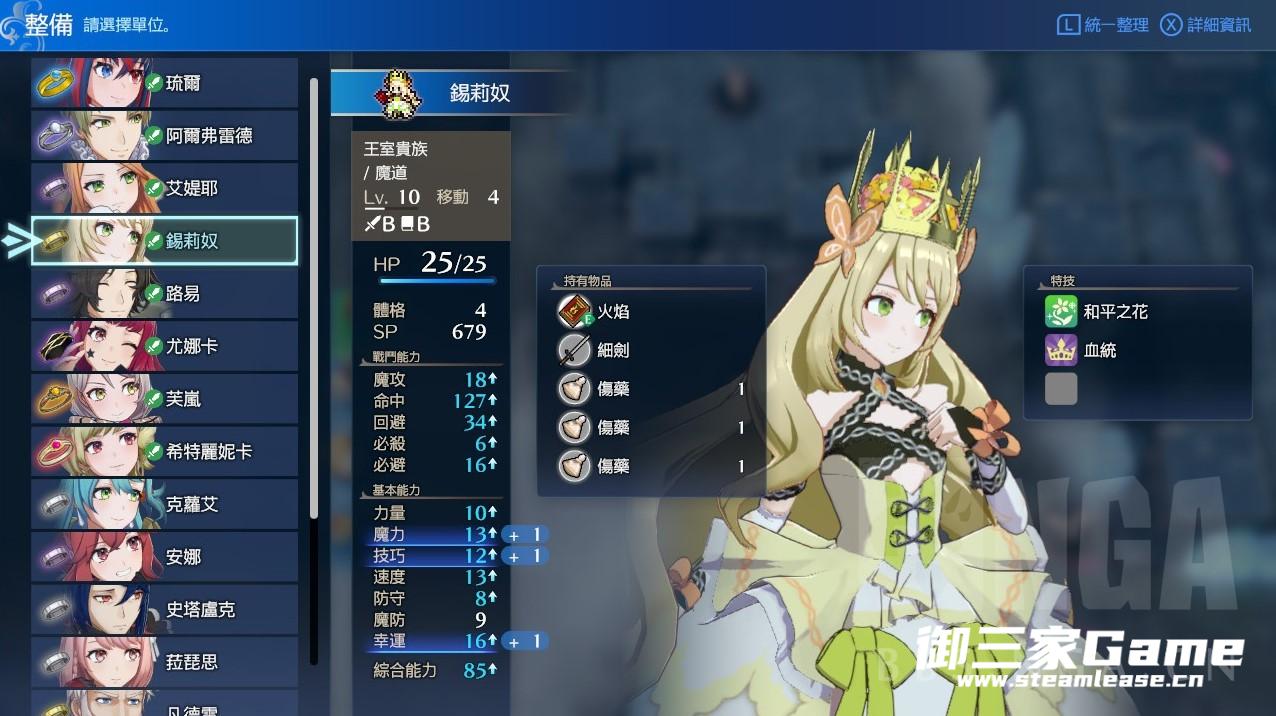Image resolution: width=1276 pixels, height=716 pixels.
Task: Click the highlighted unit 錫莉奴
Action: (x=165, y=241)
